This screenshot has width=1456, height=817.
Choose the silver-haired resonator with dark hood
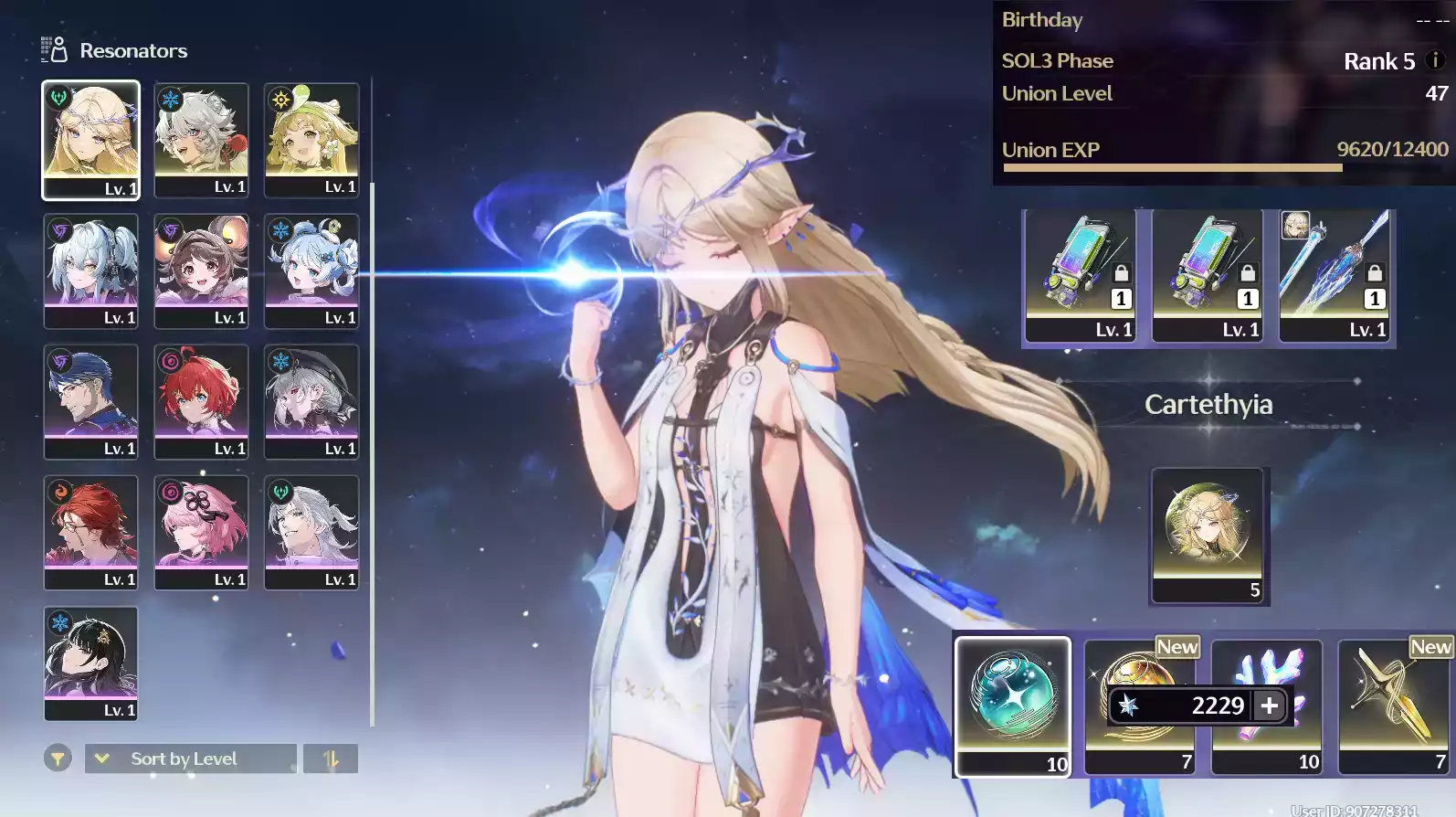(x=311, y=400)
